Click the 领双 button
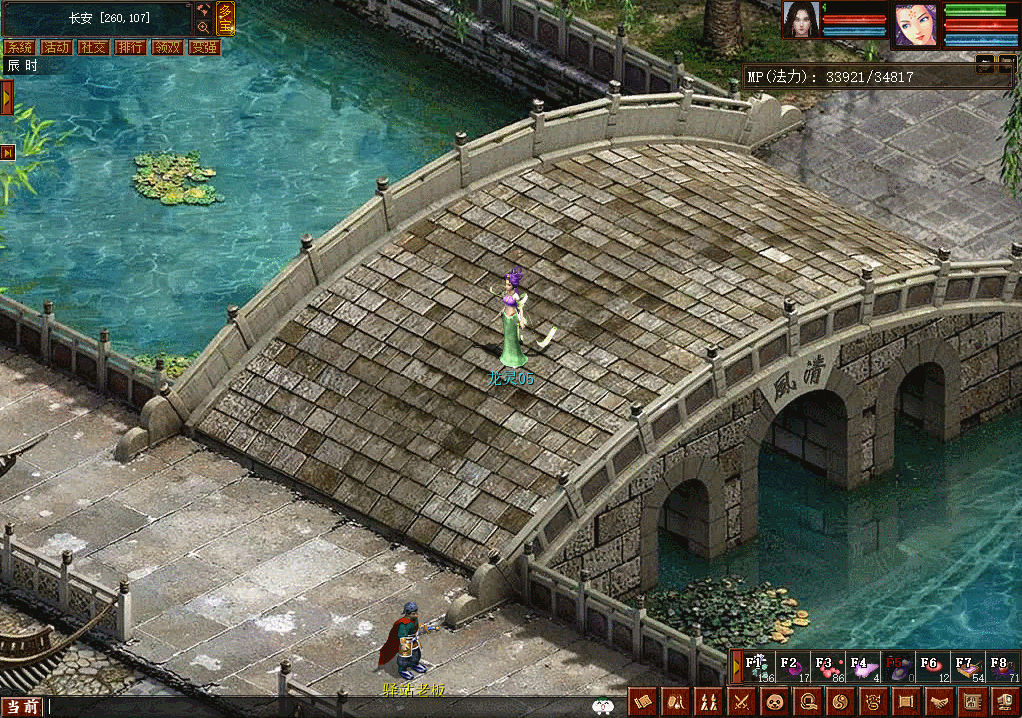Image resolution: width=1022 pixels, height=718 pixels. pos(166,47)
